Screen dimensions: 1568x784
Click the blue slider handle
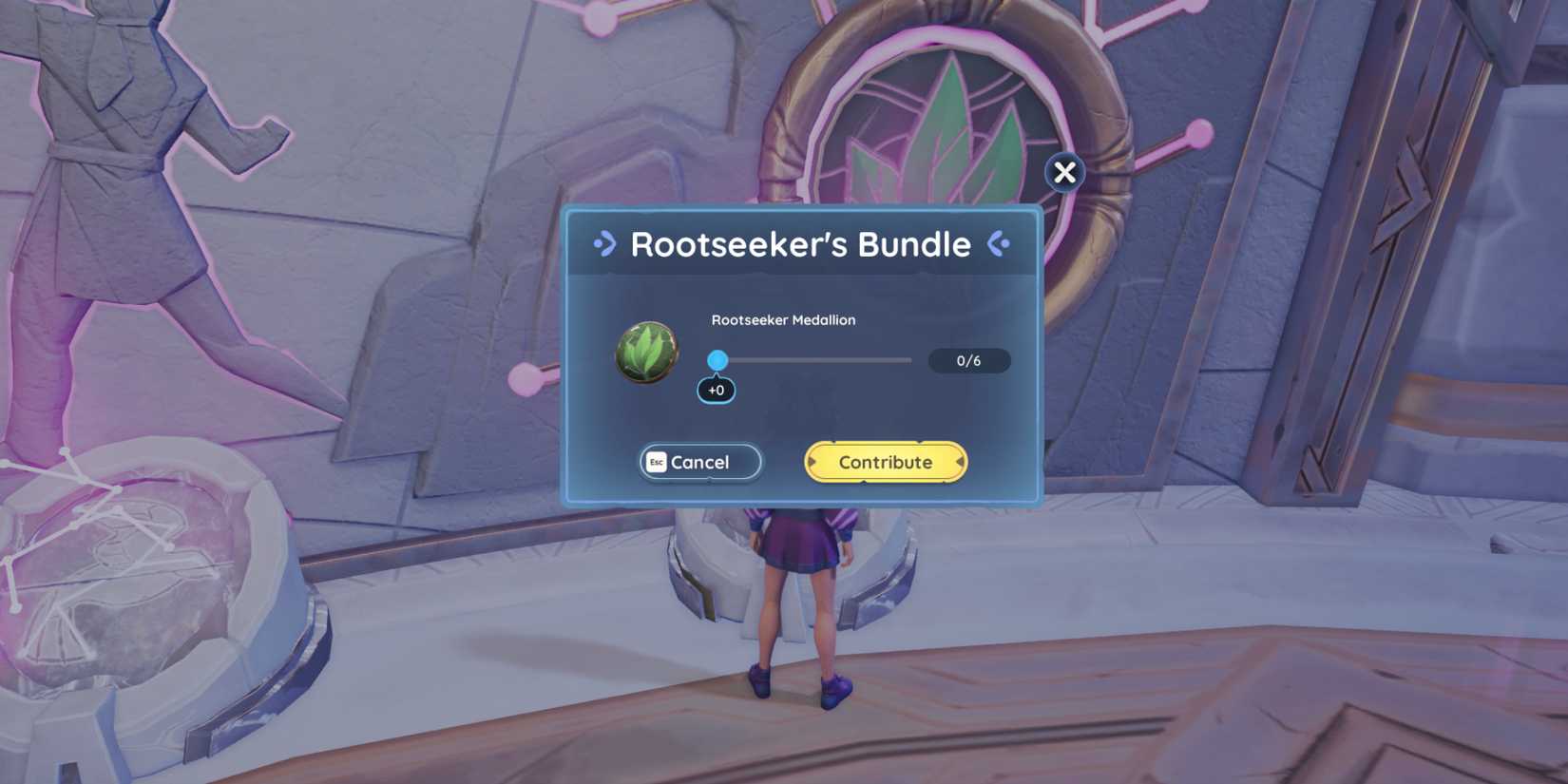click(x=718, y=361)
